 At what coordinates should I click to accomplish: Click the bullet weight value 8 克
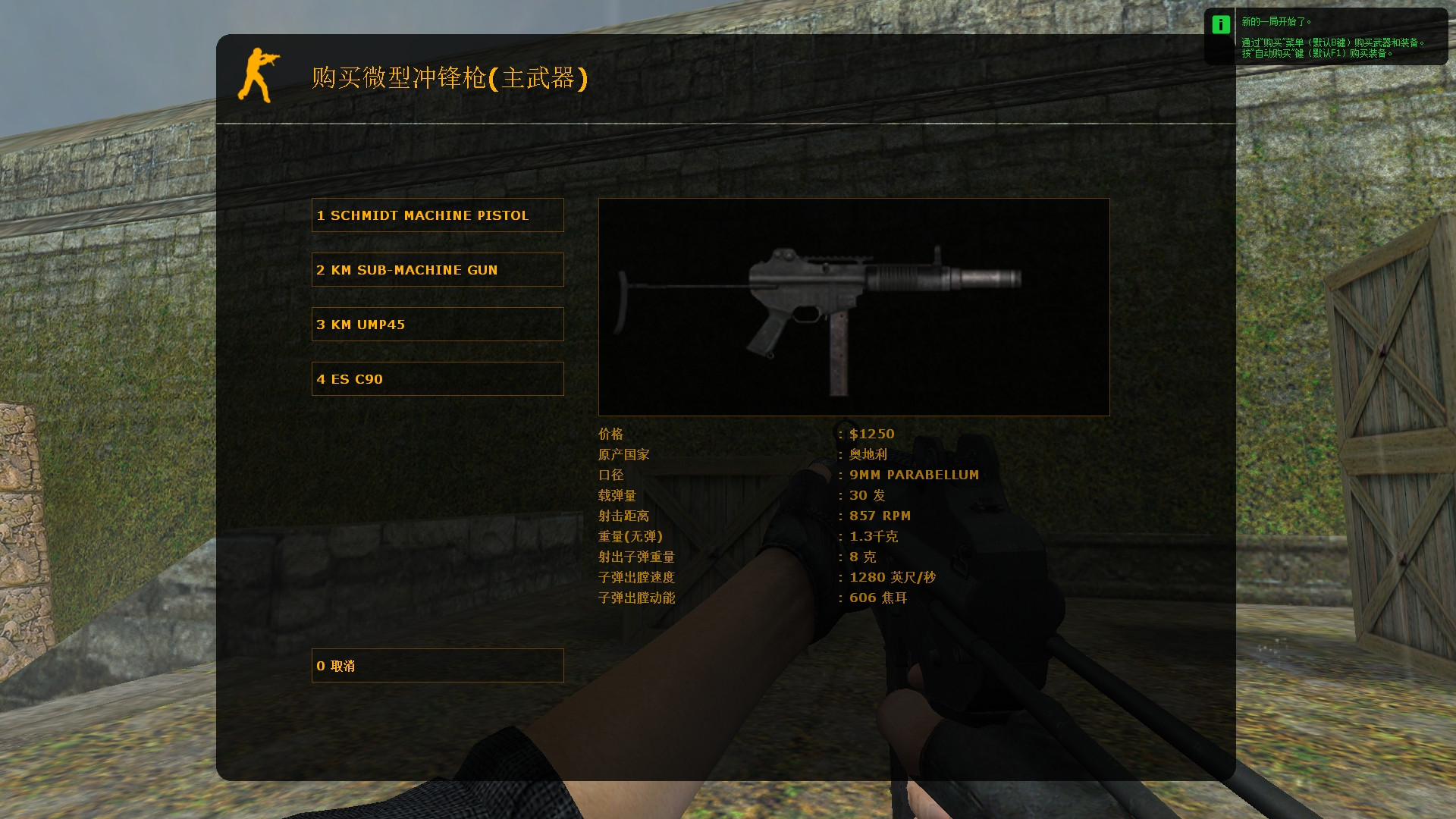pos(861,557)
